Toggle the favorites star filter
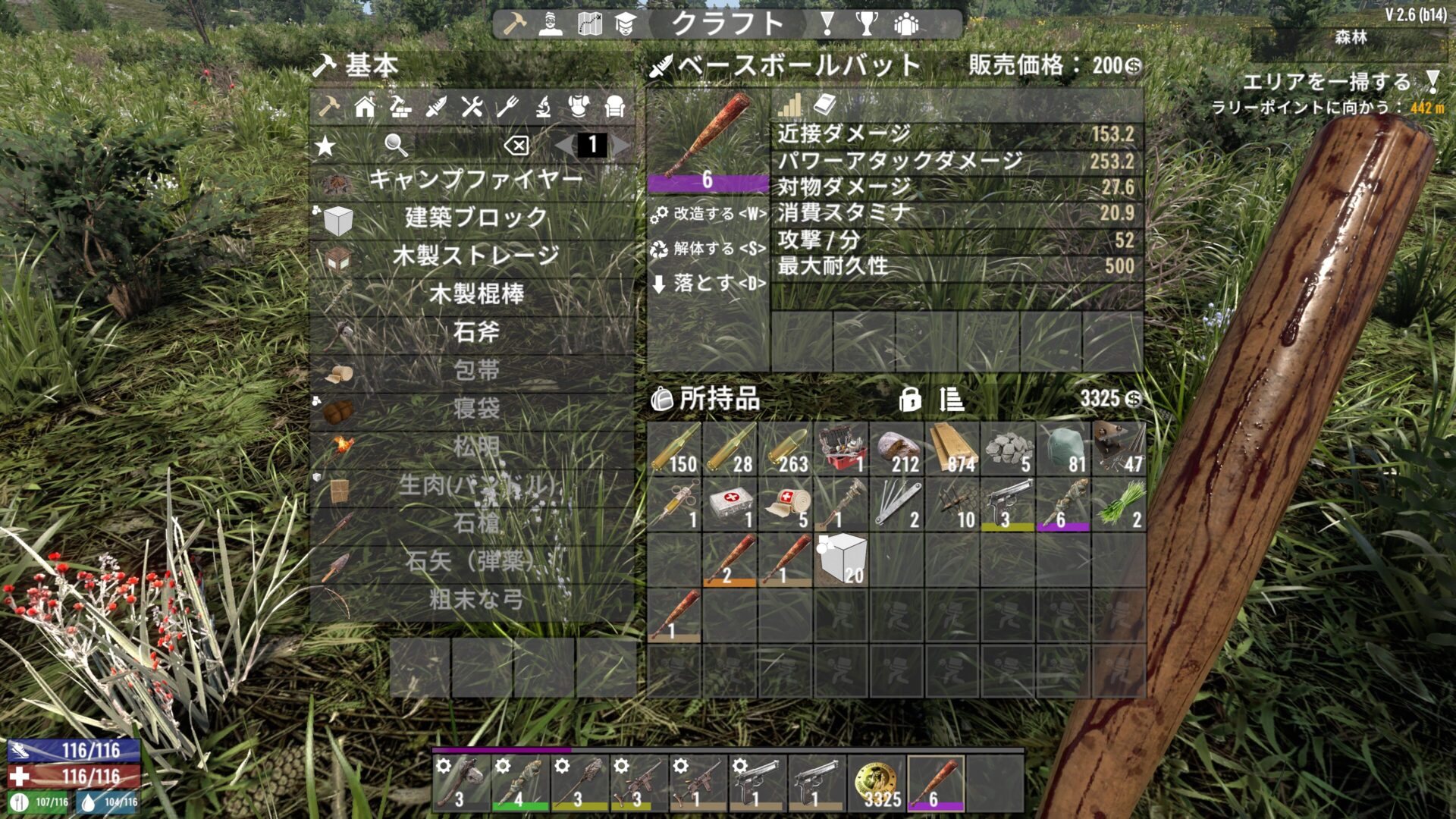This screenshot has height=819, width=1456. point(324,146)
